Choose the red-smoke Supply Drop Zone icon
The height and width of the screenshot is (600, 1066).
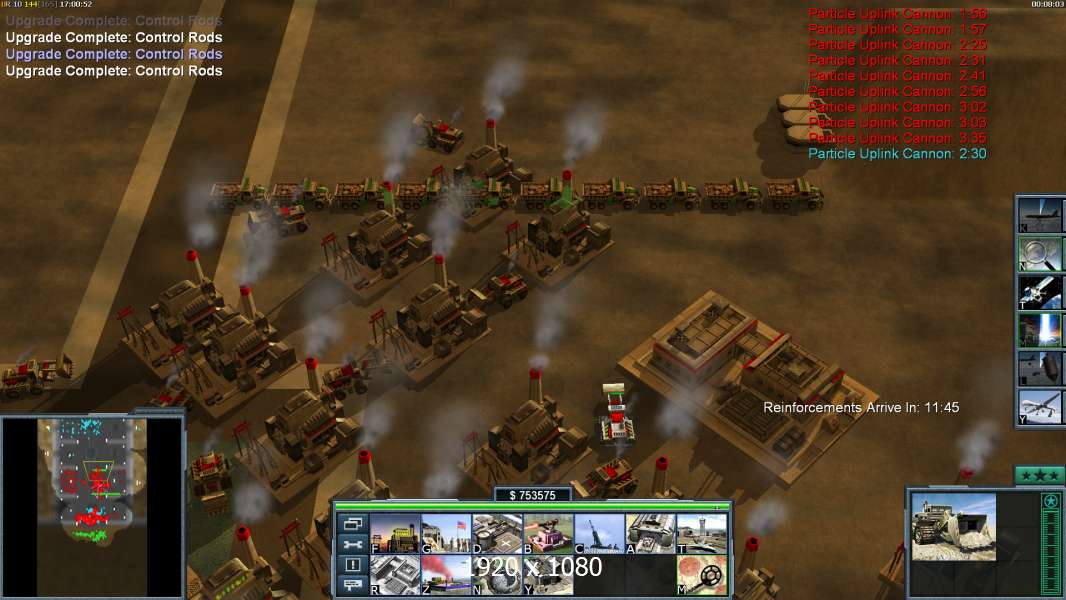[445, 575]
